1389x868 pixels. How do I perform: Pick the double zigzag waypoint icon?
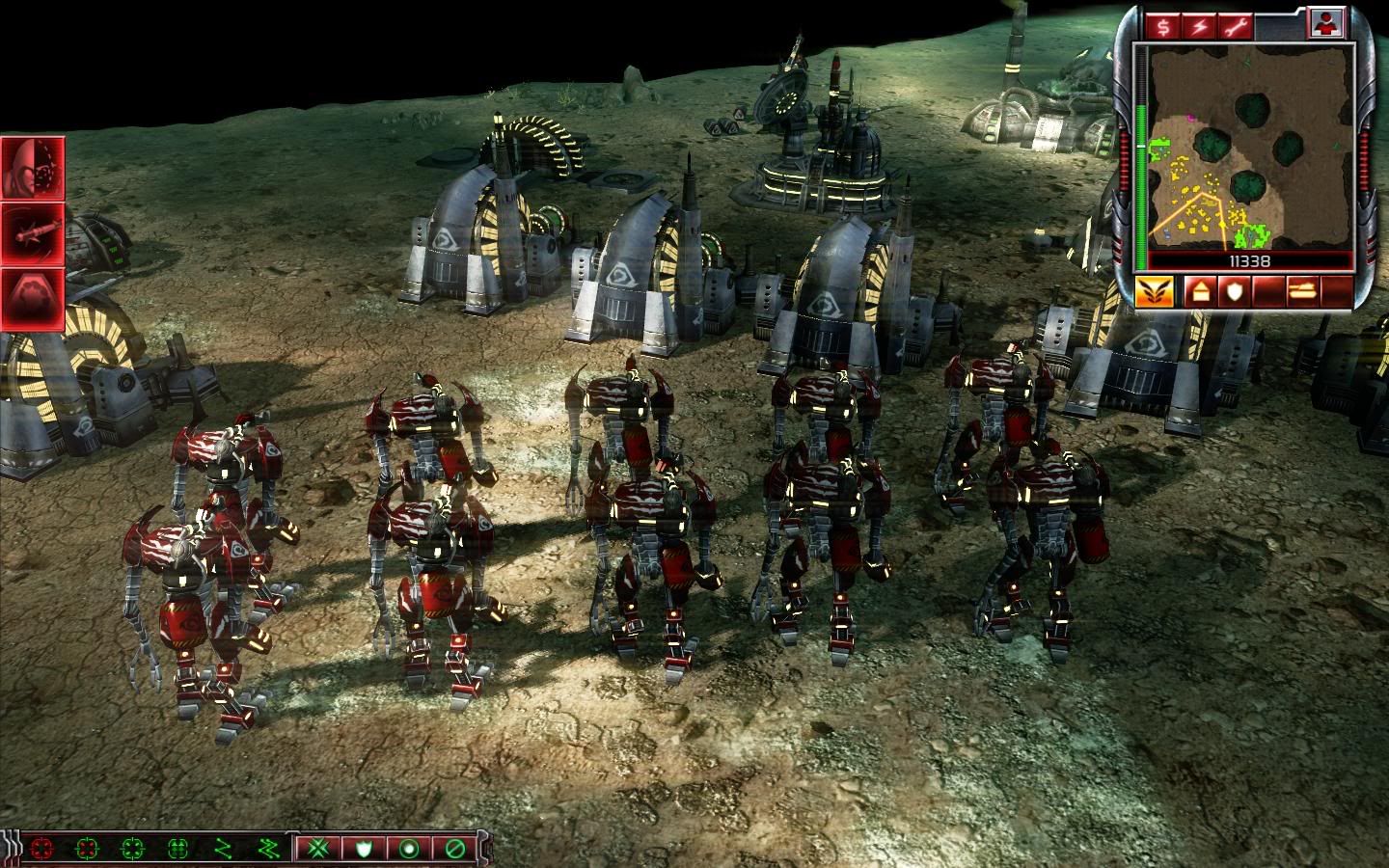pos(267,850)
